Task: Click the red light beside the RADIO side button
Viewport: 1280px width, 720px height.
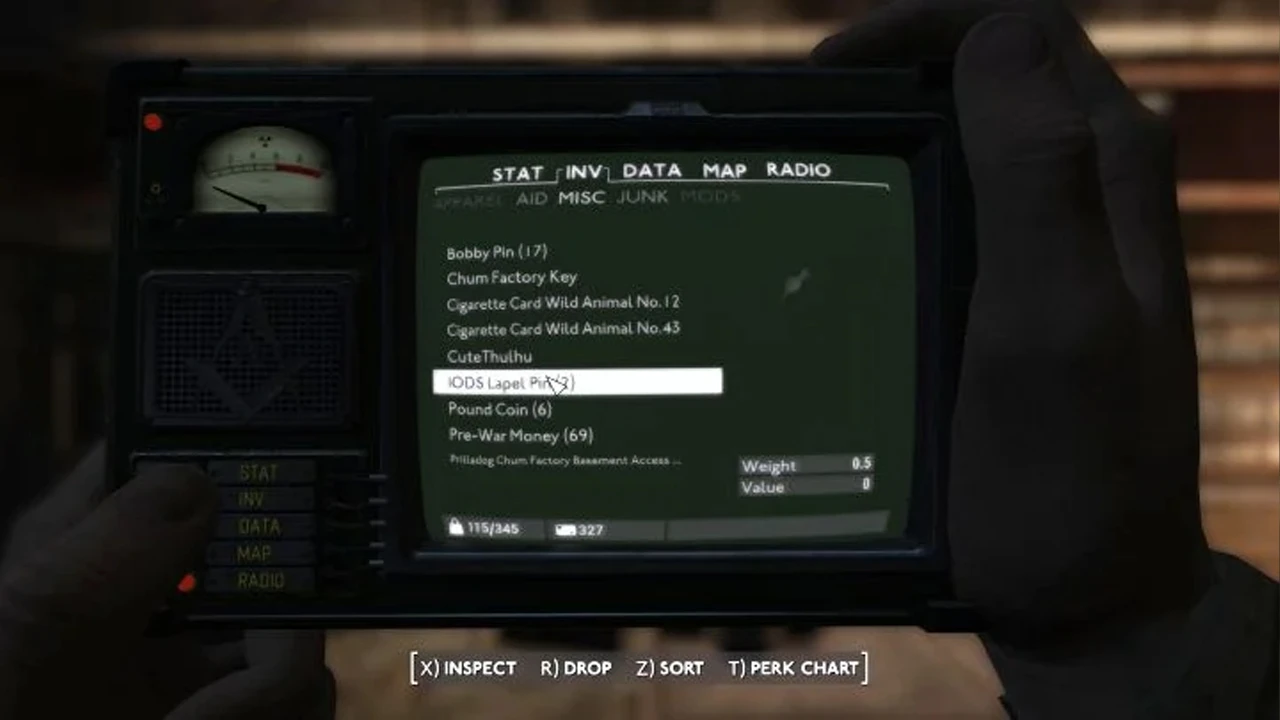Action: 187,582
